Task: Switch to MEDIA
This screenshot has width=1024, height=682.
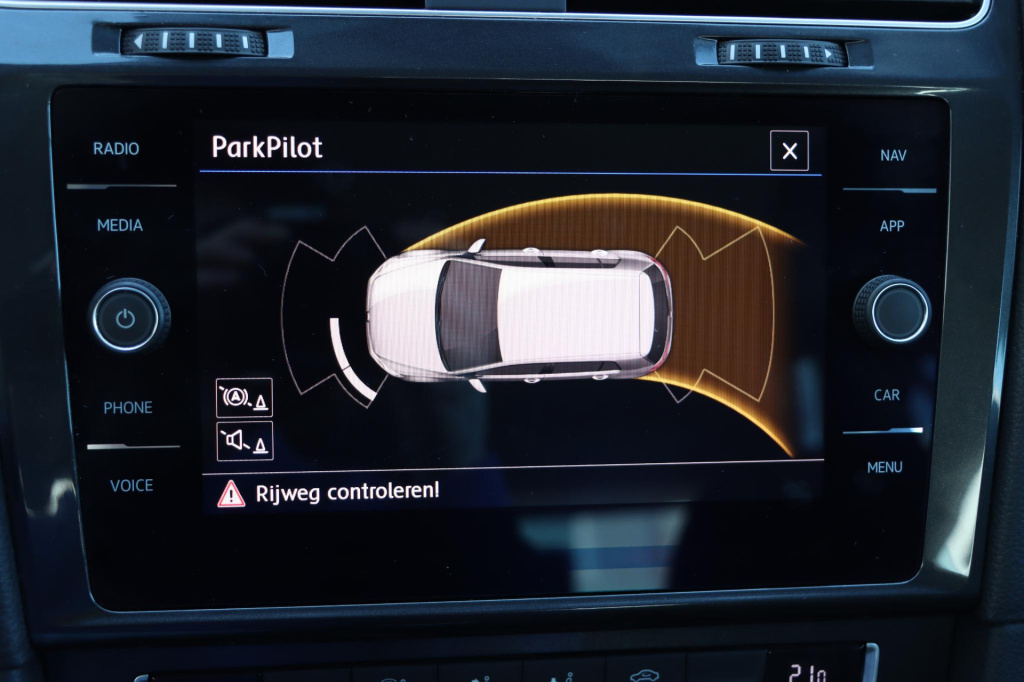Action: click(119, 225)
